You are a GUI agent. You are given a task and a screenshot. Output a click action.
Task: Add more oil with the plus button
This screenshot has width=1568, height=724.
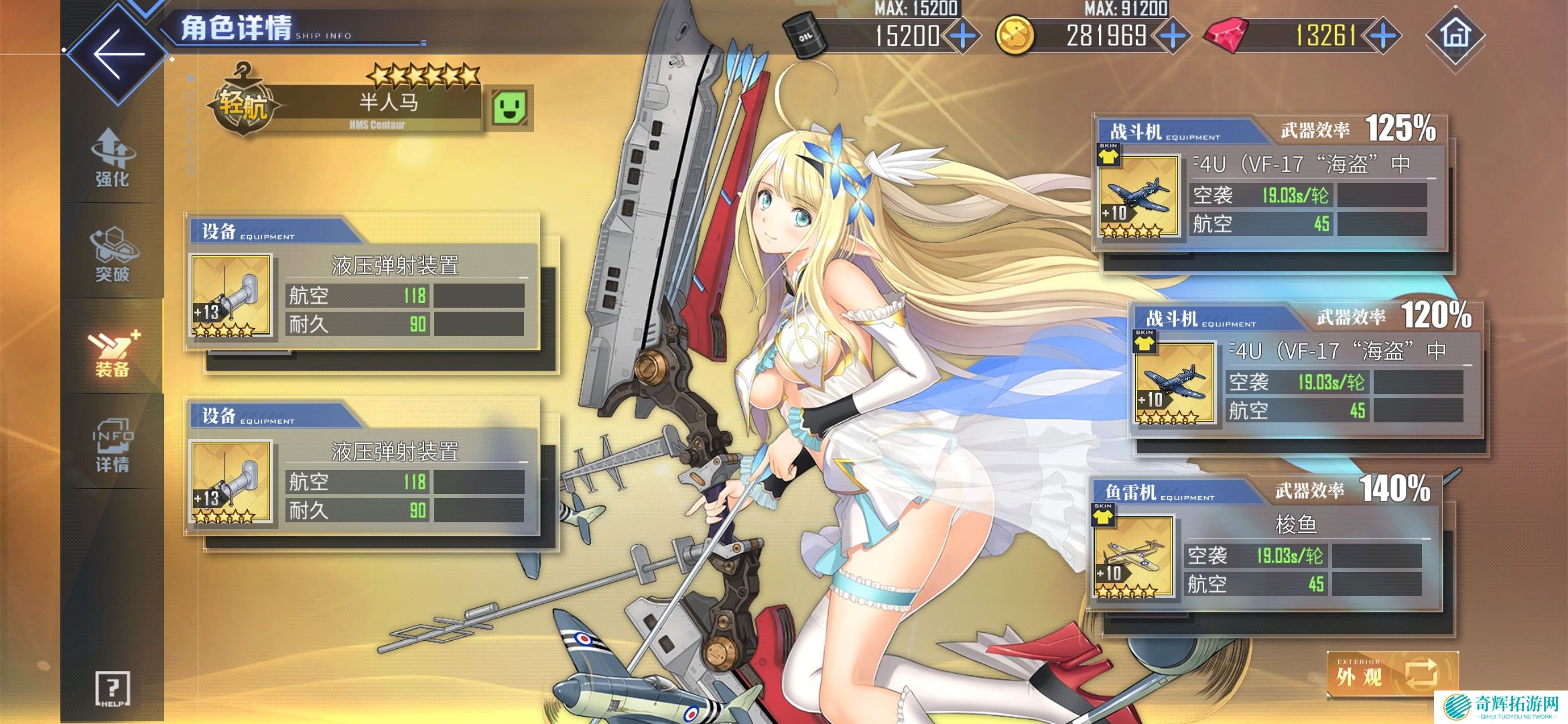(963, 36)
